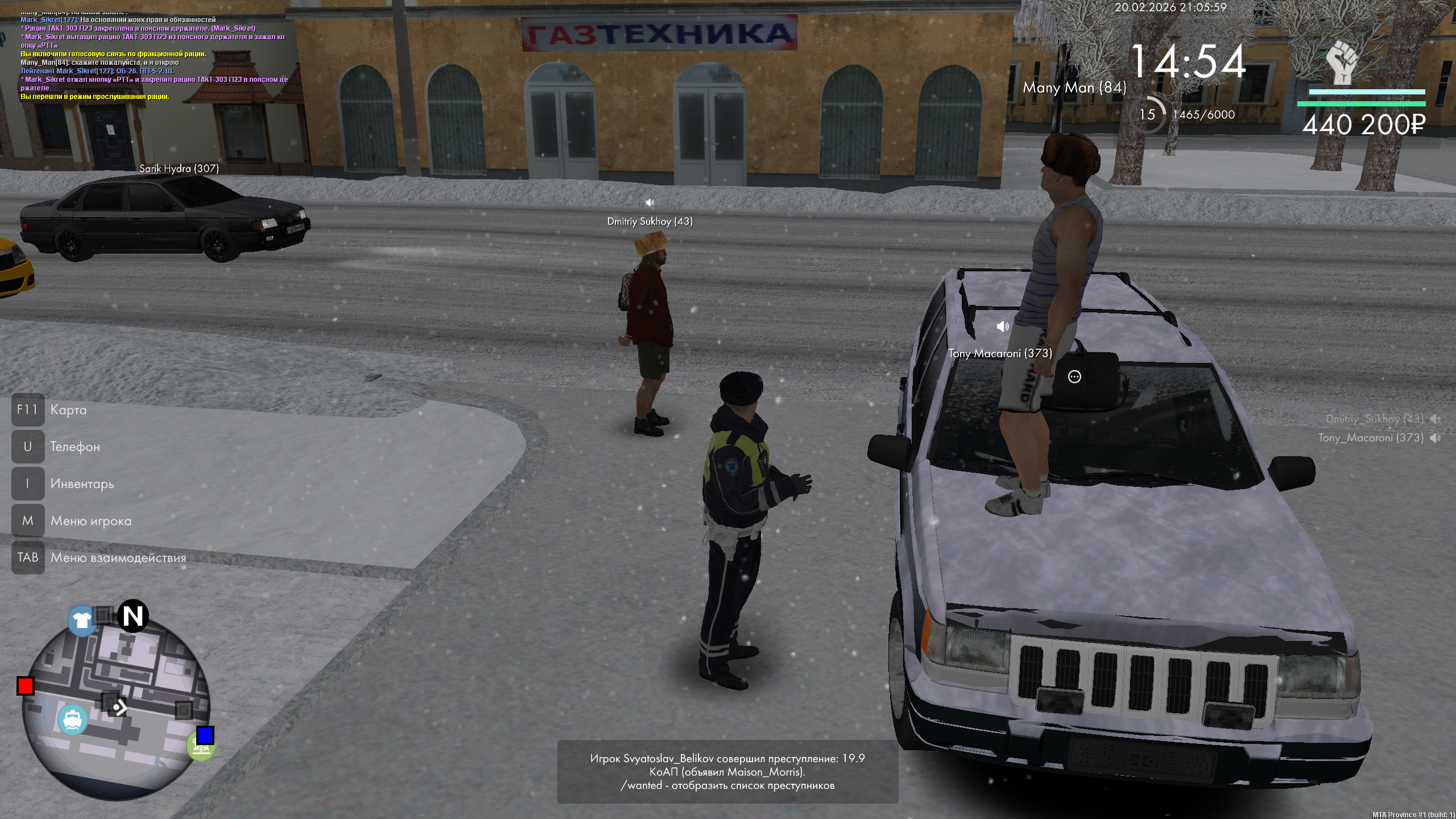The width and height of the screenshot is (1456, 819).
Task: Open the chat log messages
Action: pyautogui.click(x=154, y=57)
